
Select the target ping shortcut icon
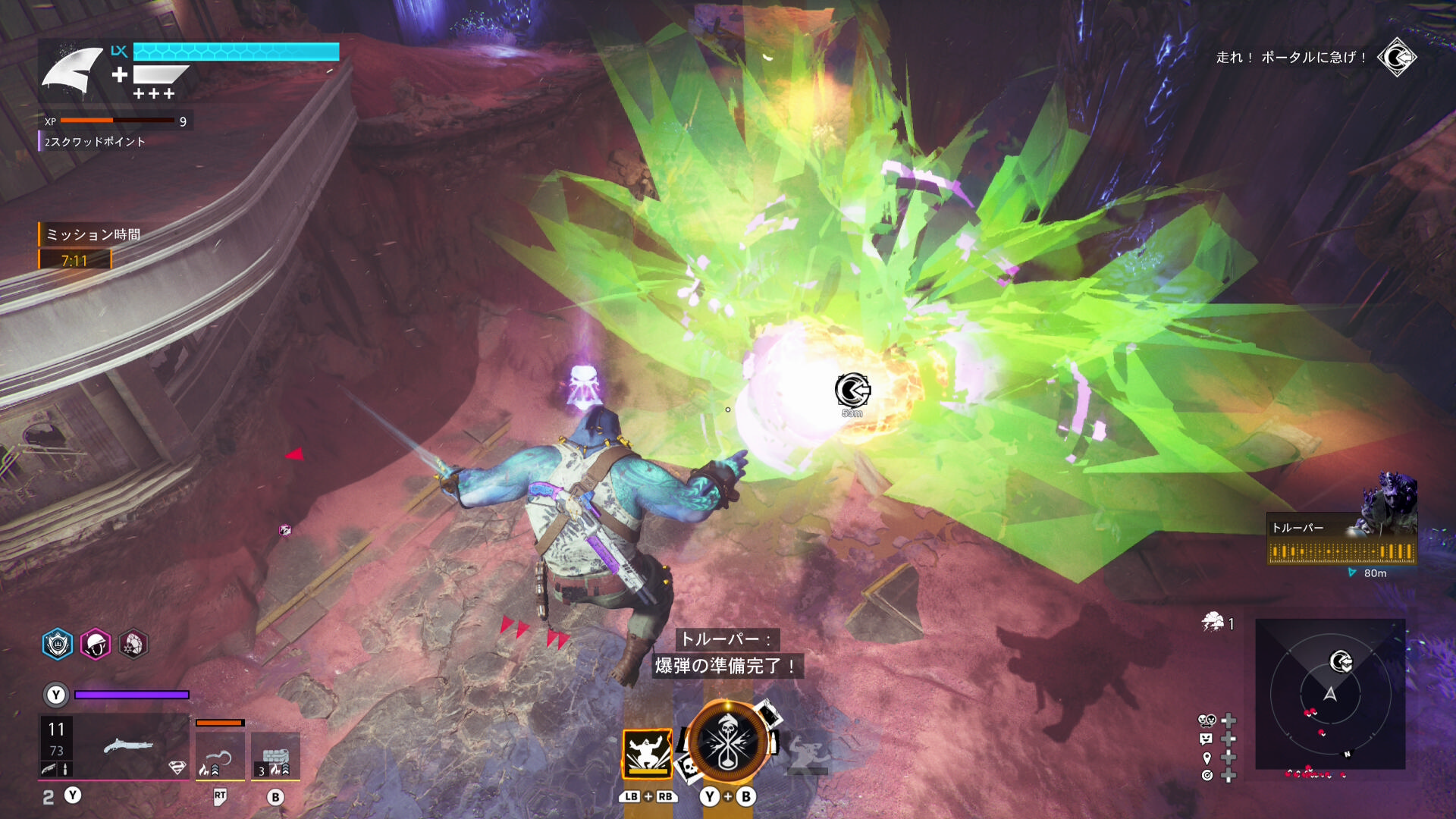tap(1207, 775)
